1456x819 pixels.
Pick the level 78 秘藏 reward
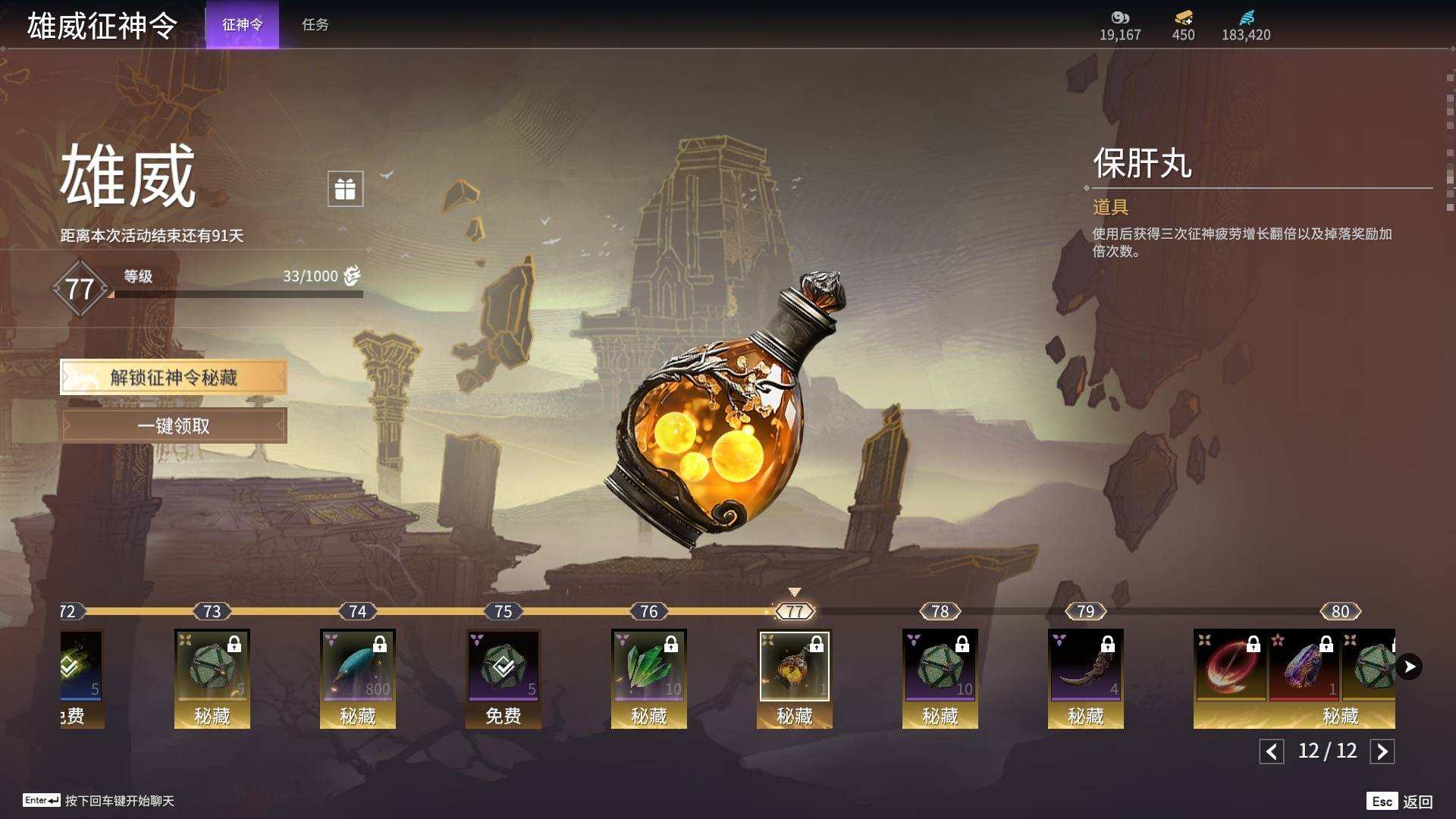(x=940, y=667)
